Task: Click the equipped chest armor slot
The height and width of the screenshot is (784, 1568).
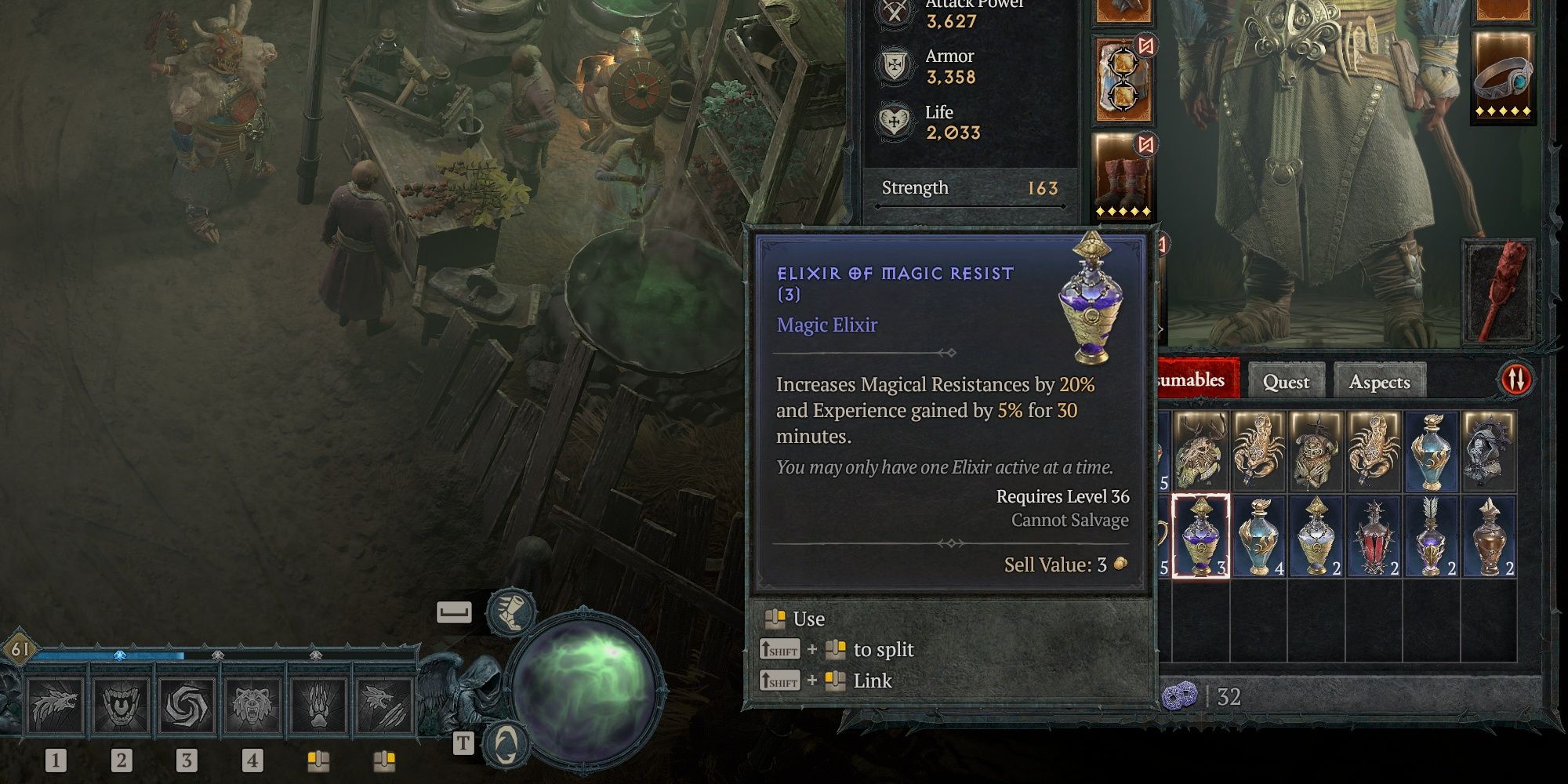Action: pos(1121,77)
